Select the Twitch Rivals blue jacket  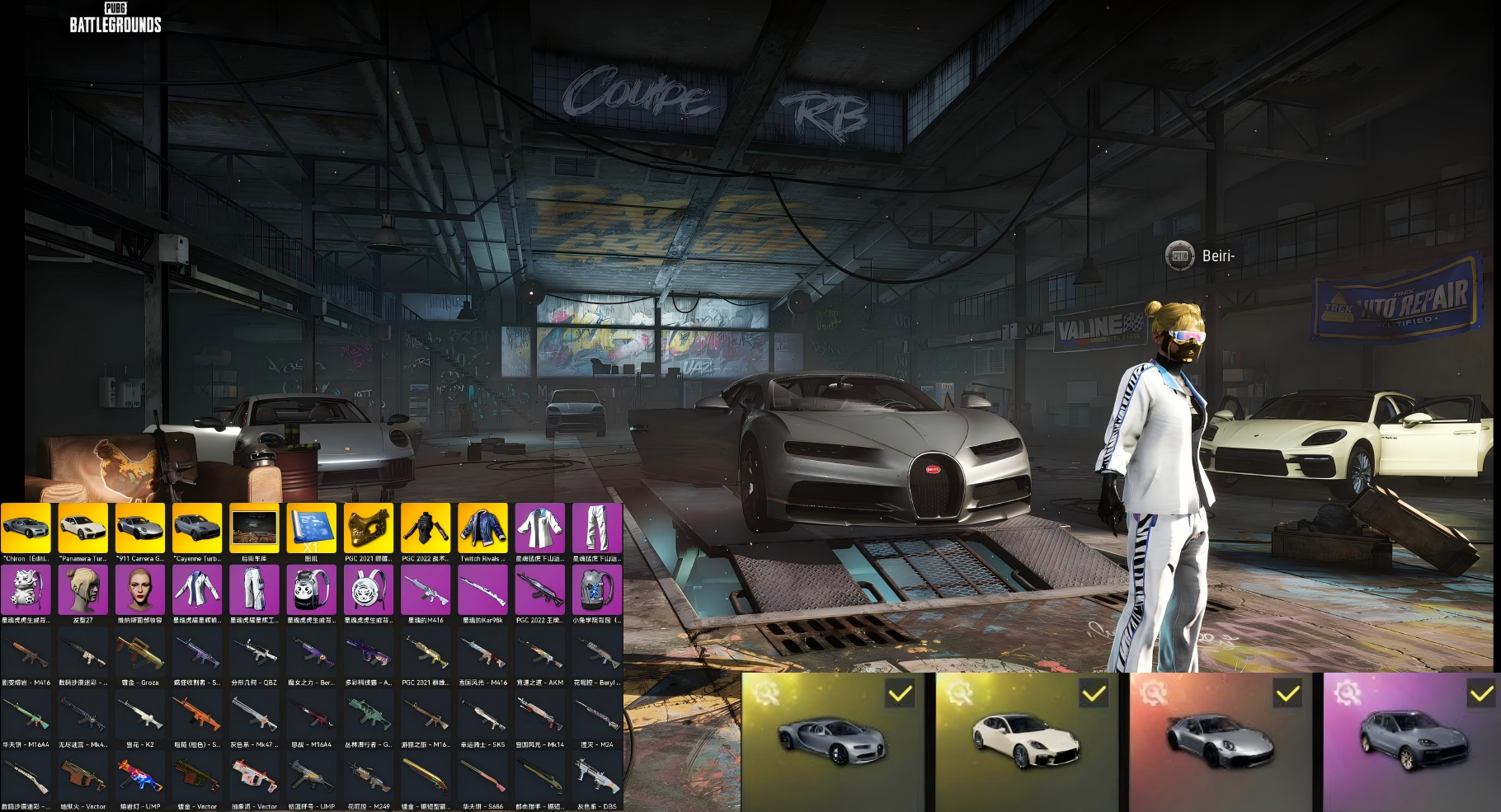coord(482,528)
